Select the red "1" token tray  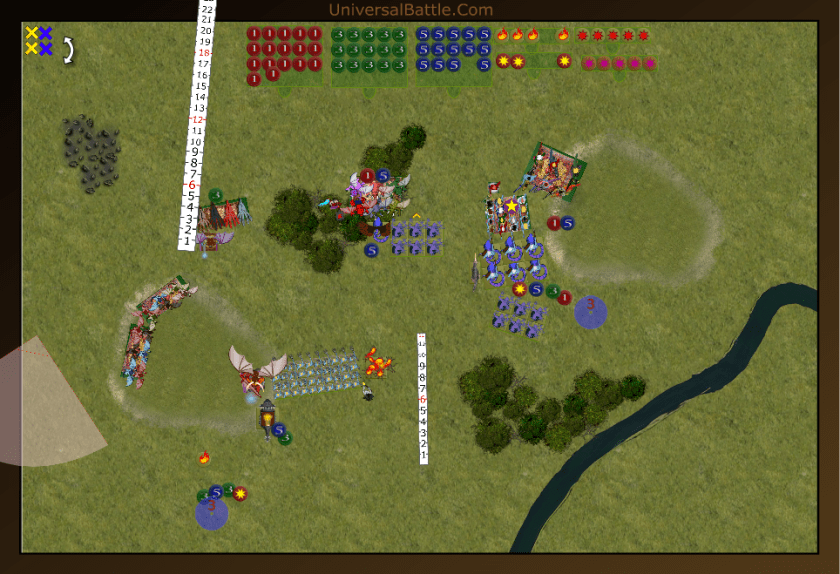286,55
